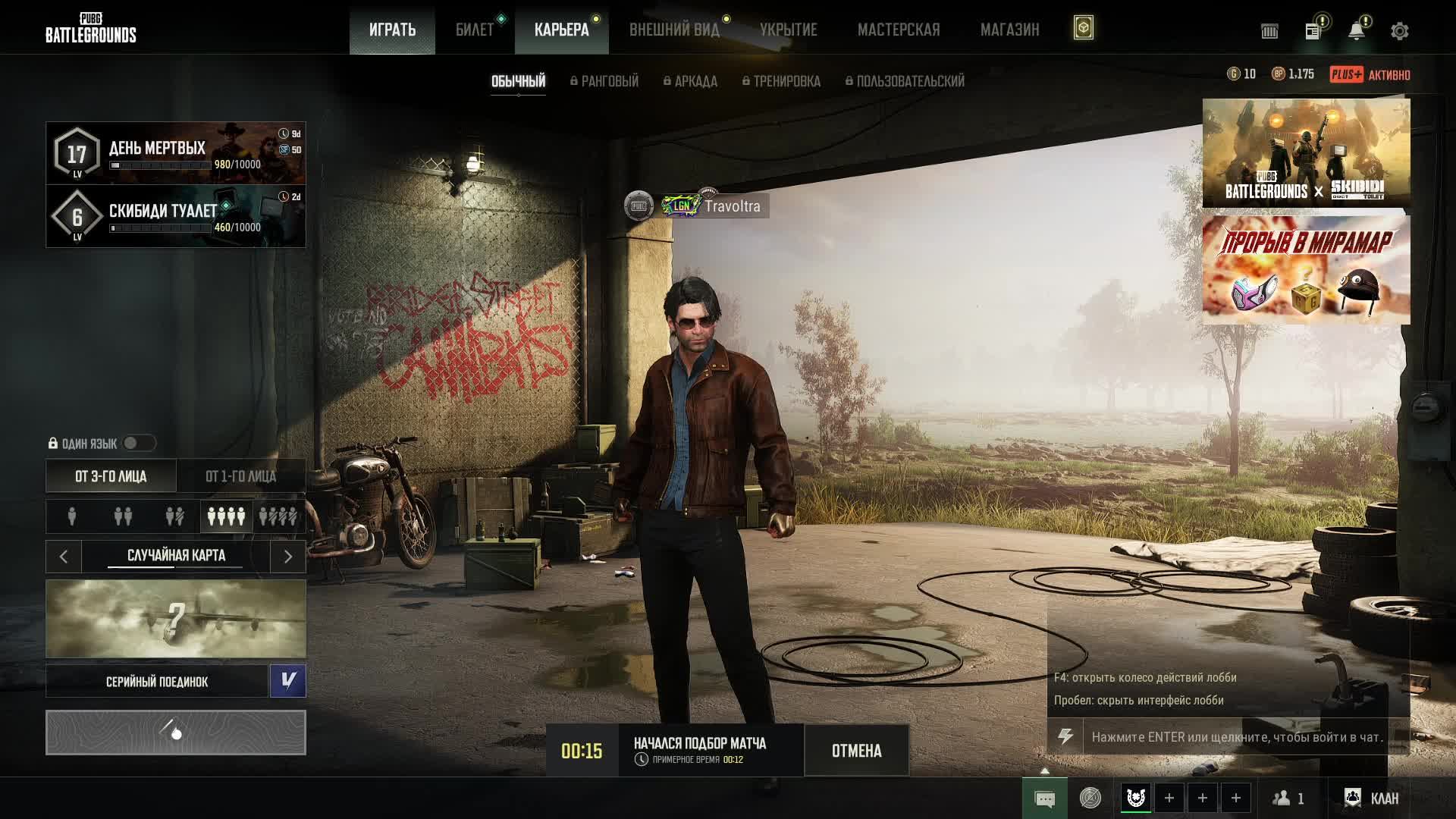Cancel matchmaking with the ОТМЕНА button
1456x819 pixels.
tap(856, 751)
